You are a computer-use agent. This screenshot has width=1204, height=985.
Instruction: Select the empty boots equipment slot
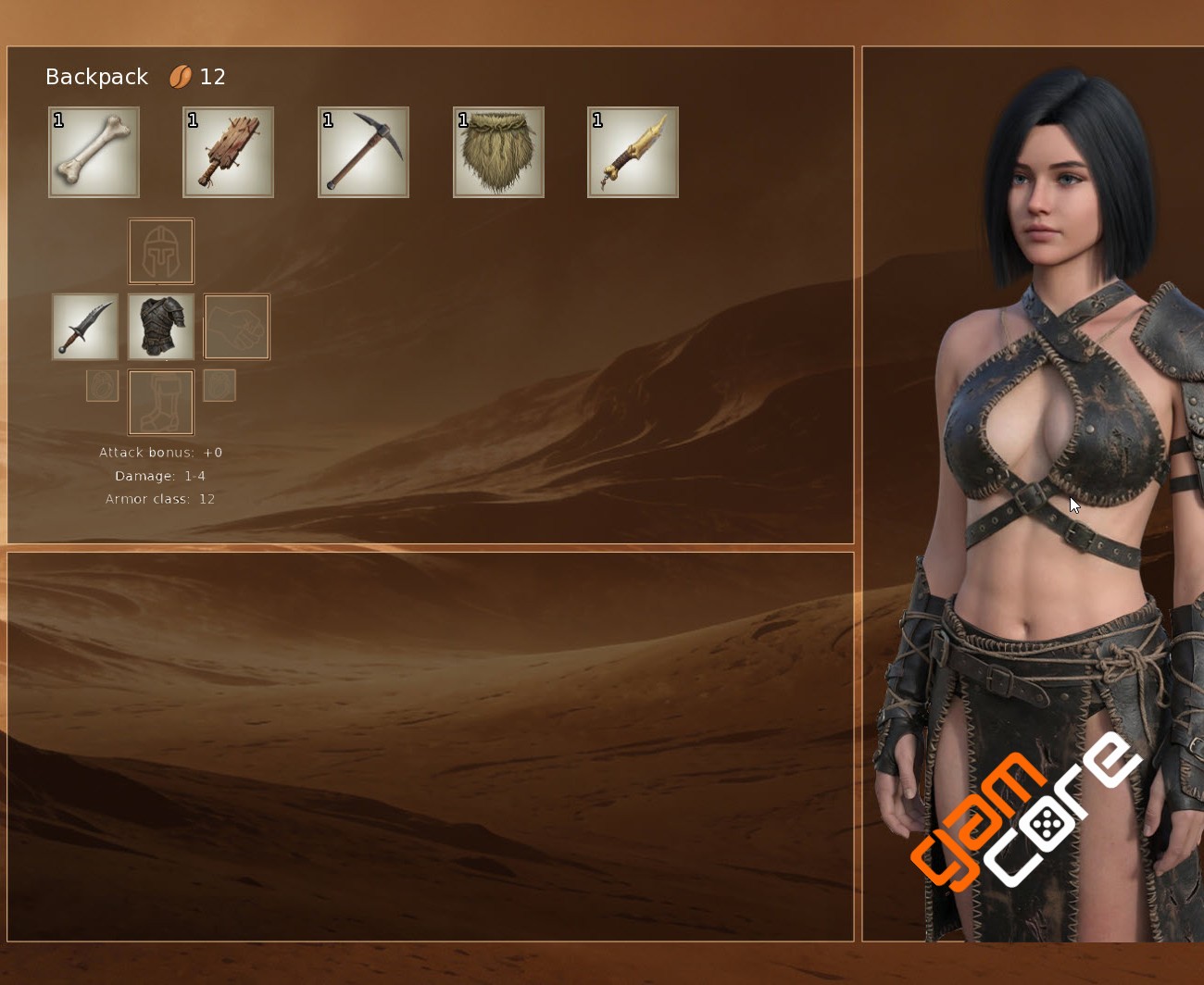coord(161,403)
